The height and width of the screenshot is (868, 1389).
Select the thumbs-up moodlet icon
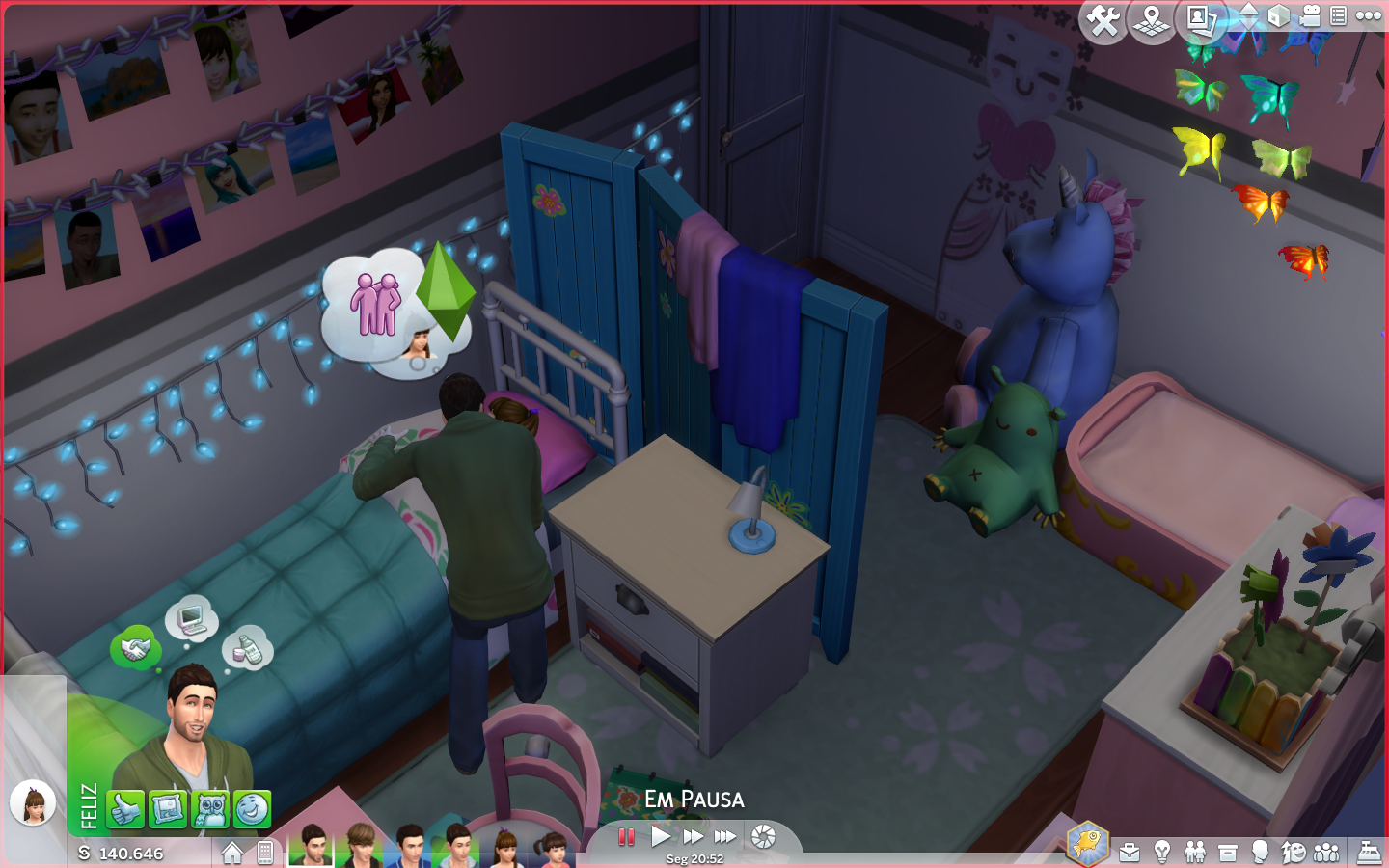(x=125, y=810)
